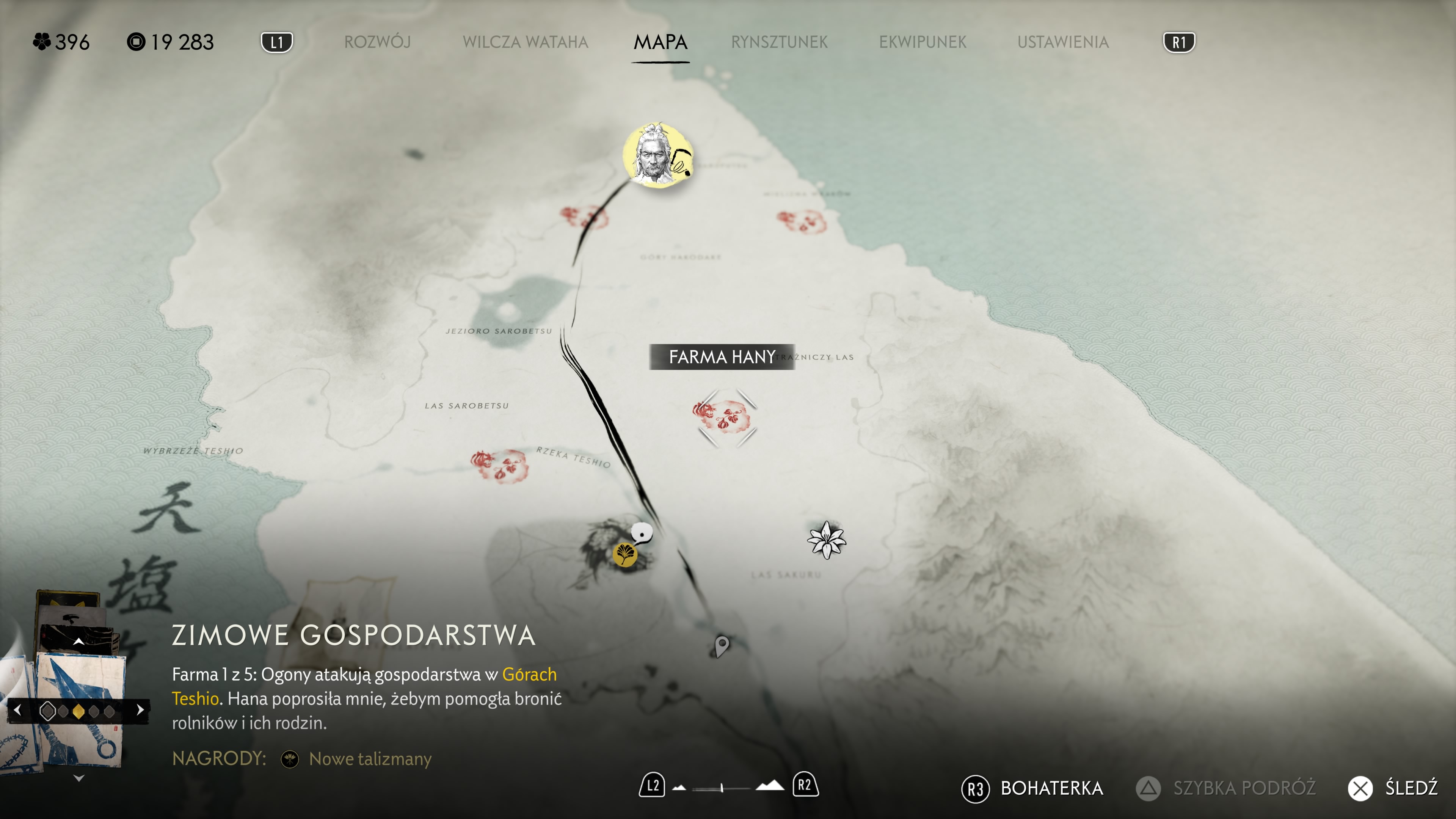Choose the red marker beside Rzeka Teshio label

point(500,466)
